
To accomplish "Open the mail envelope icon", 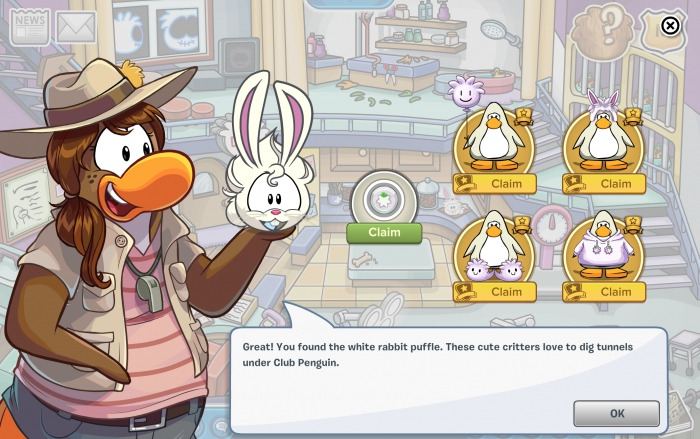I will tap(75, 28).
